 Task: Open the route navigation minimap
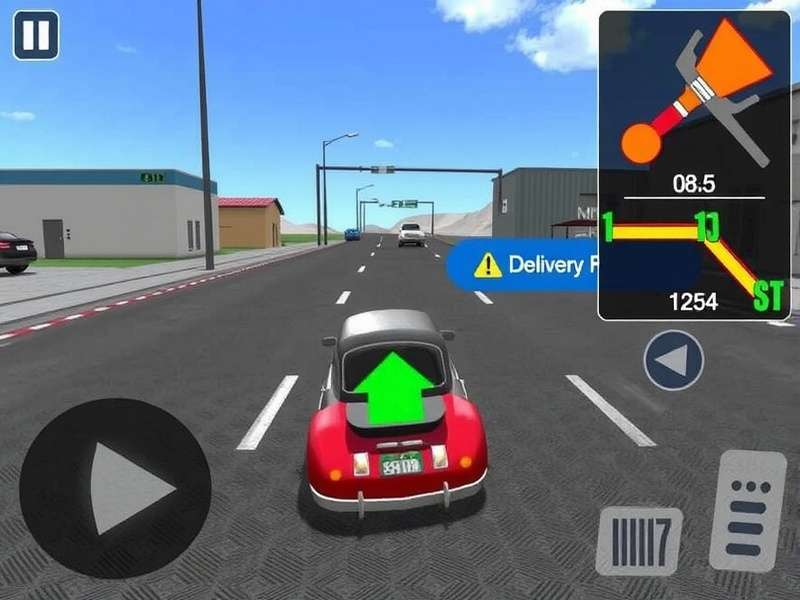tap(694, 165)
